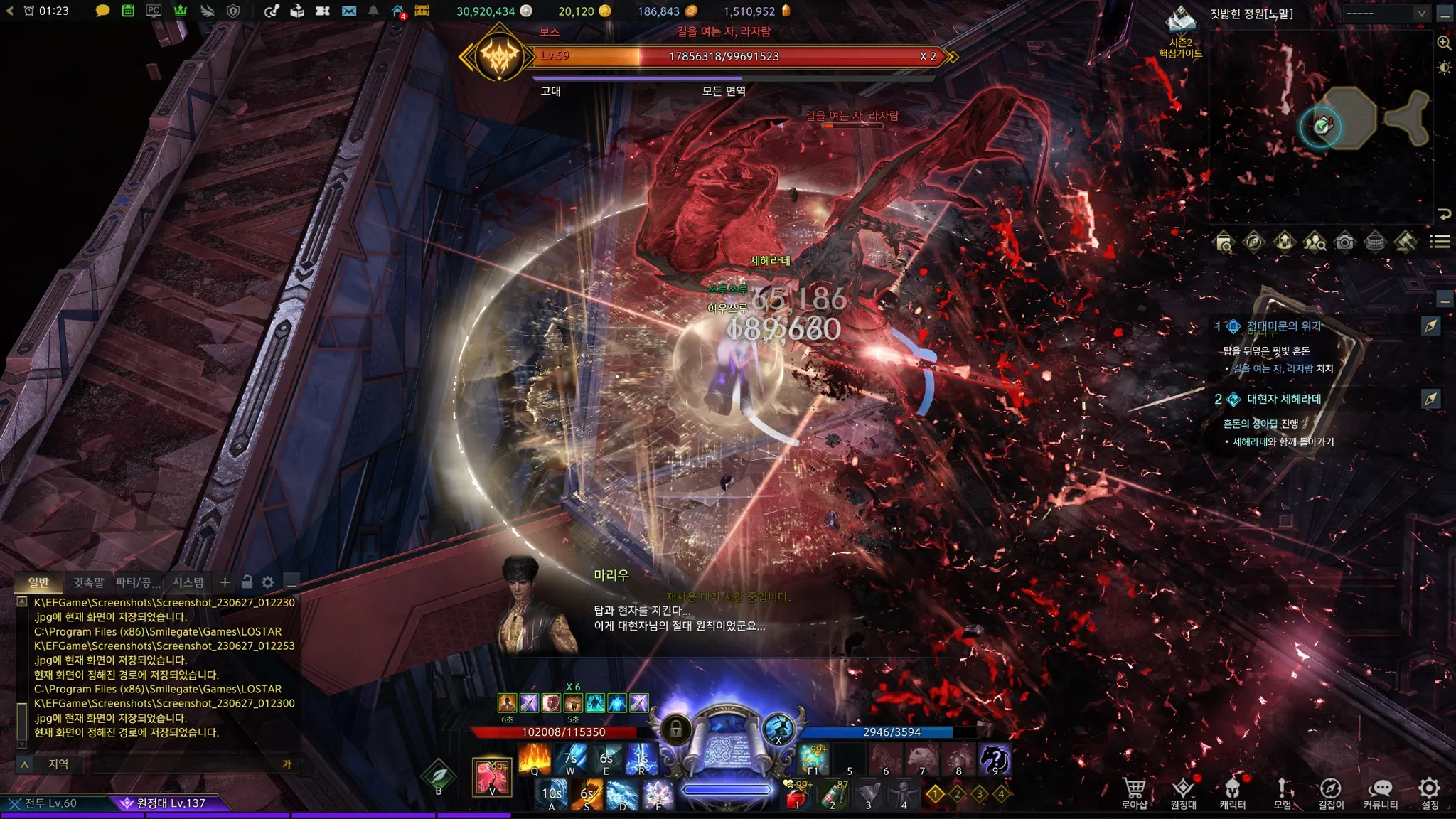Select the 대현자 세헤라데 quest tracker entry
1456x819 pixels.
pyautogui.click(x=1283, y=399)
